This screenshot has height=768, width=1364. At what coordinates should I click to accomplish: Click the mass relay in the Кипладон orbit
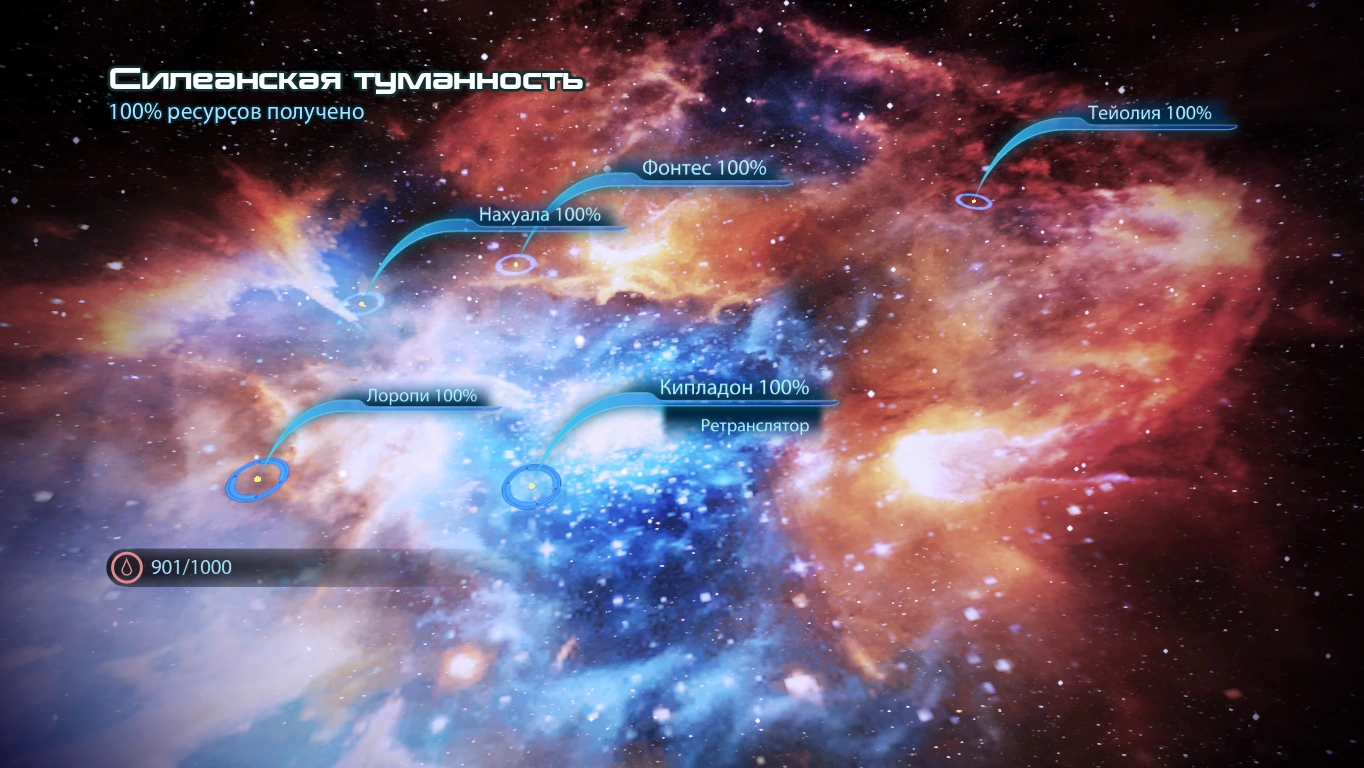click(x=530, y=485)
